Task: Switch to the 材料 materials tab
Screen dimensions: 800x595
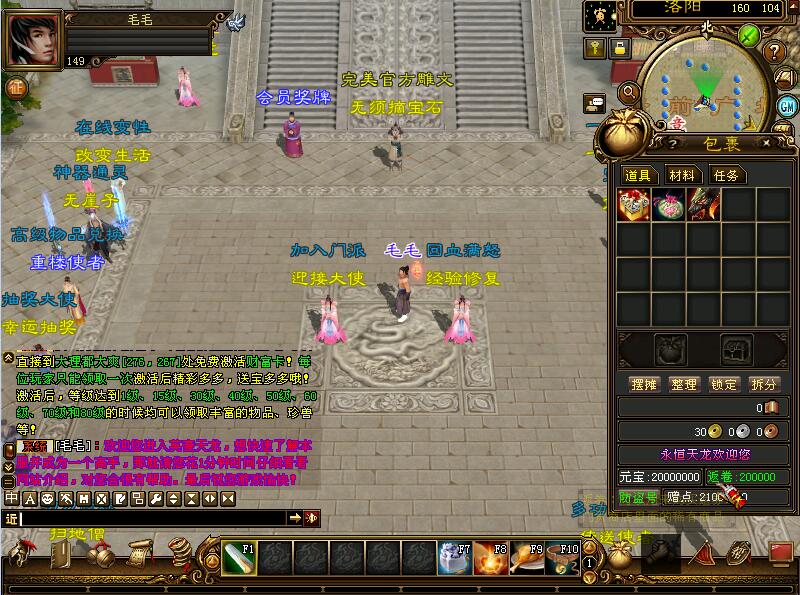Action: pyautogui.click(x=681, y=175)
